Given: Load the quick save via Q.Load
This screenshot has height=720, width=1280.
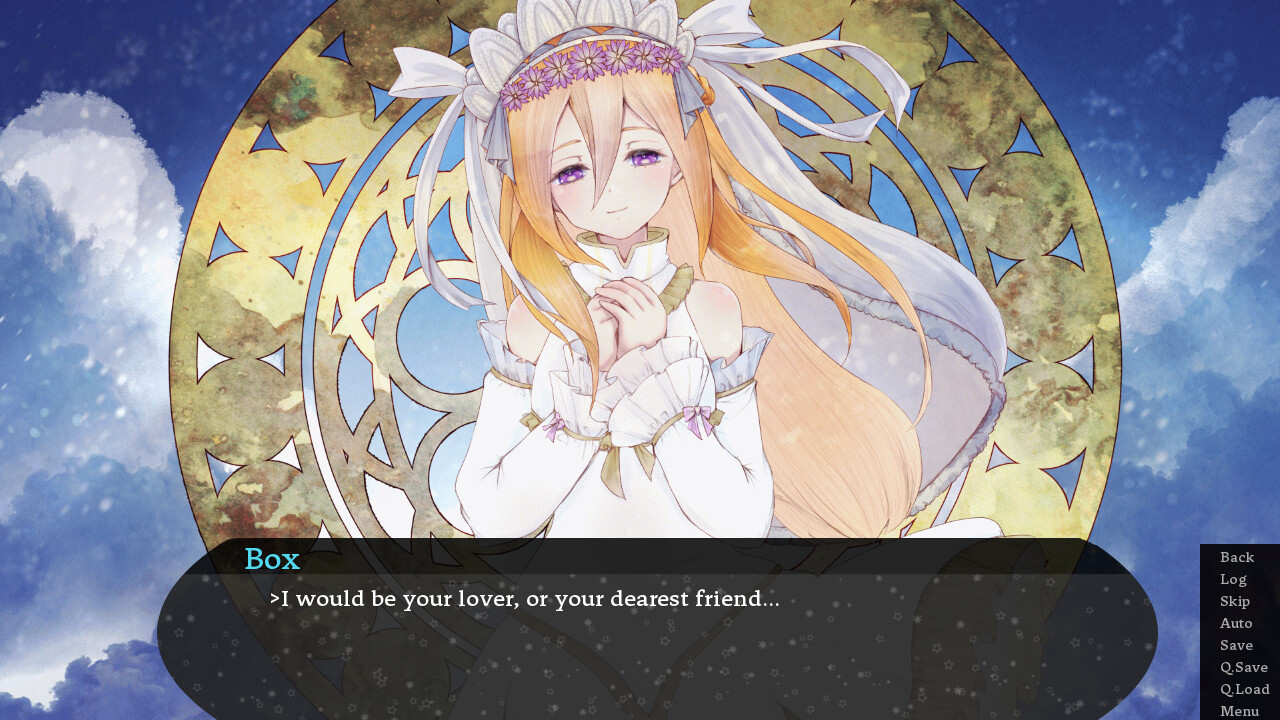Looking at the screenshot, I should (x=1243, y=689).
